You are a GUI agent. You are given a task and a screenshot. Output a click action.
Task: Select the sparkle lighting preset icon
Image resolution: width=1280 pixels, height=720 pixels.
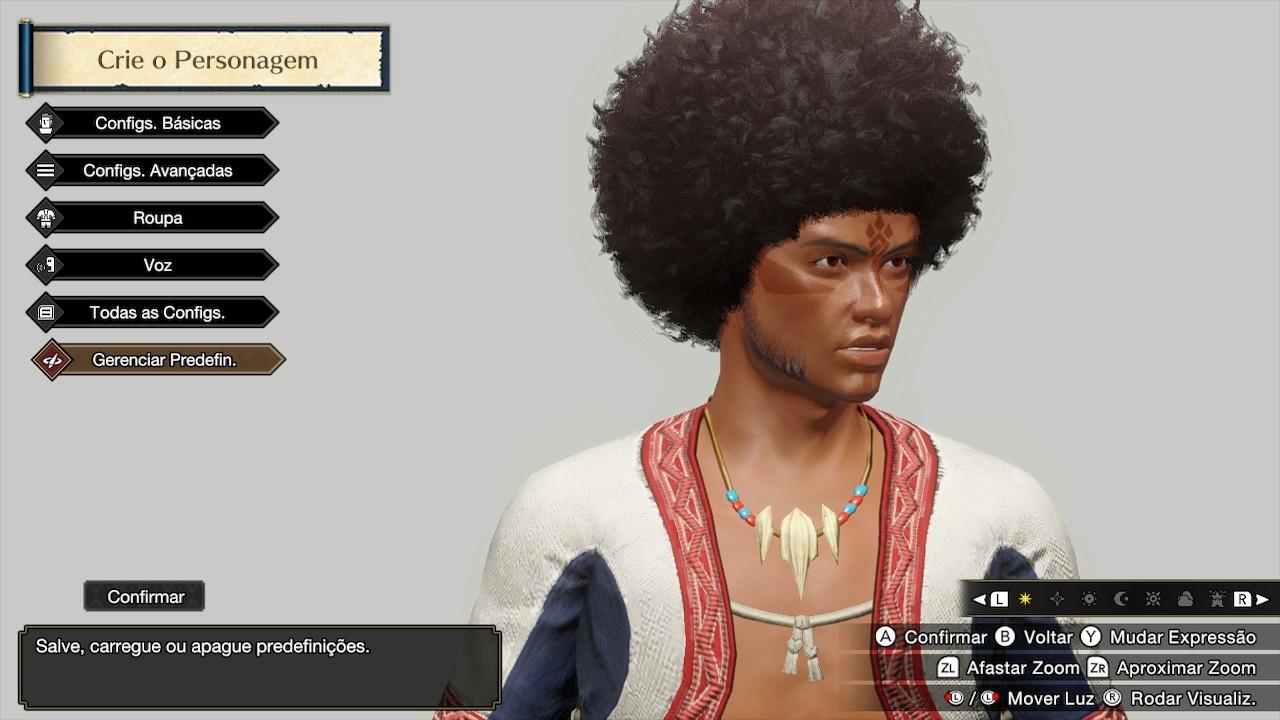point(1057,597)
